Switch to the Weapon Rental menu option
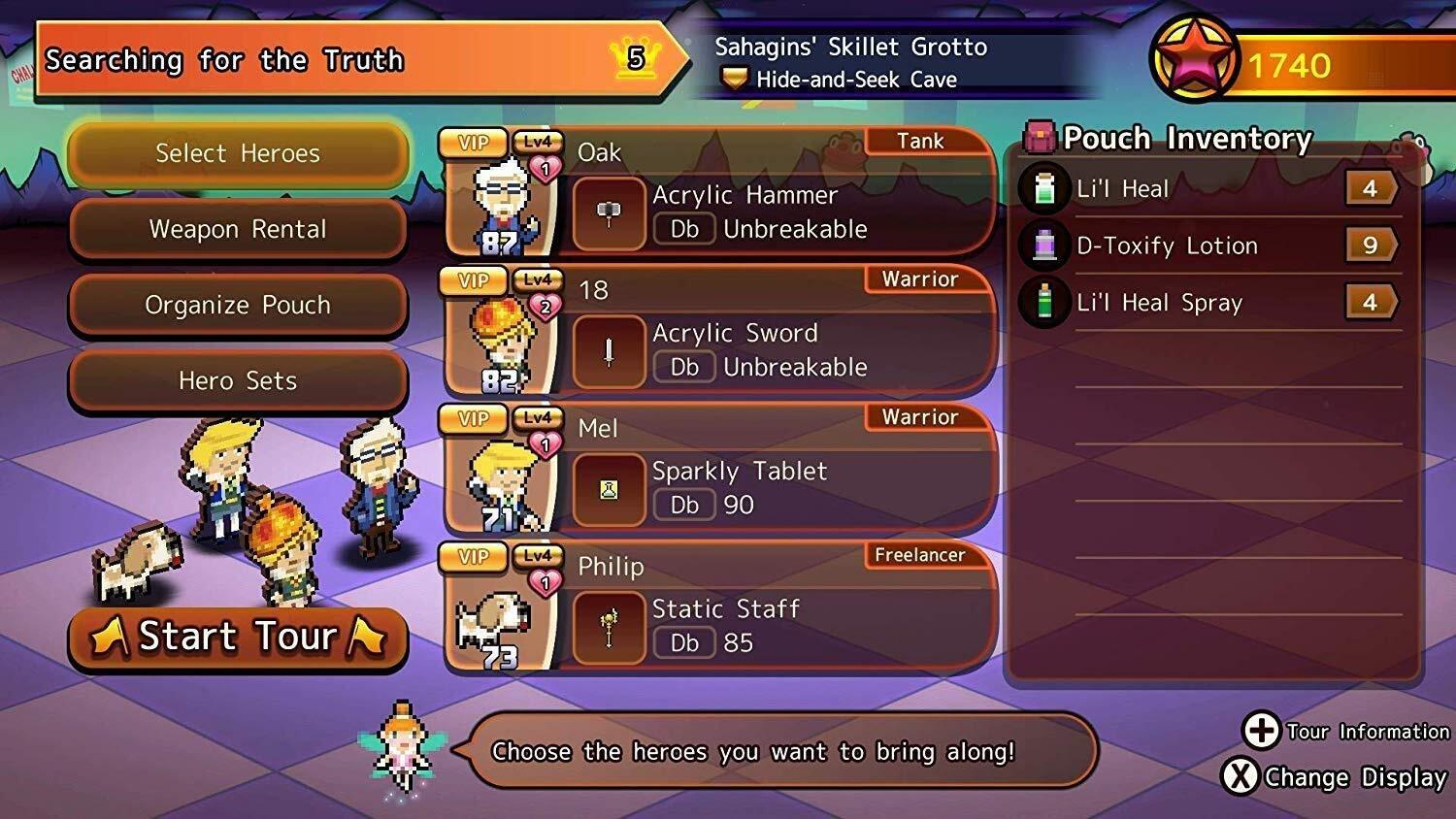Viewport: 1456px width, 819px height. pyautogui.click(x=237, y=230)
